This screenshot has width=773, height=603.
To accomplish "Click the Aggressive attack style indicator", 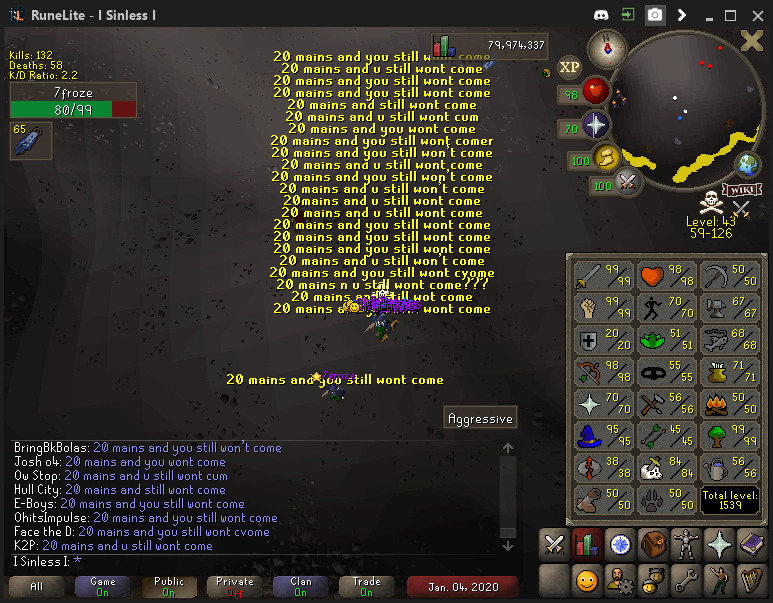I will pyautogui.click(x=480, y=419).
